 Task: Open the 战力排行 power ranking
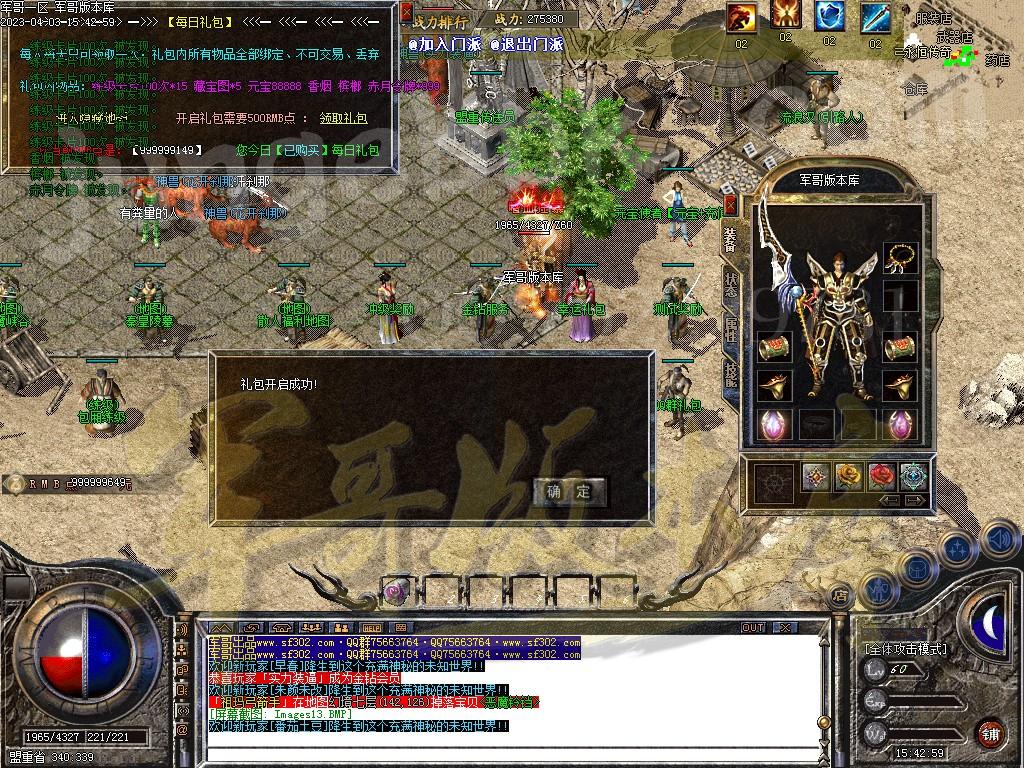point(438,20)
